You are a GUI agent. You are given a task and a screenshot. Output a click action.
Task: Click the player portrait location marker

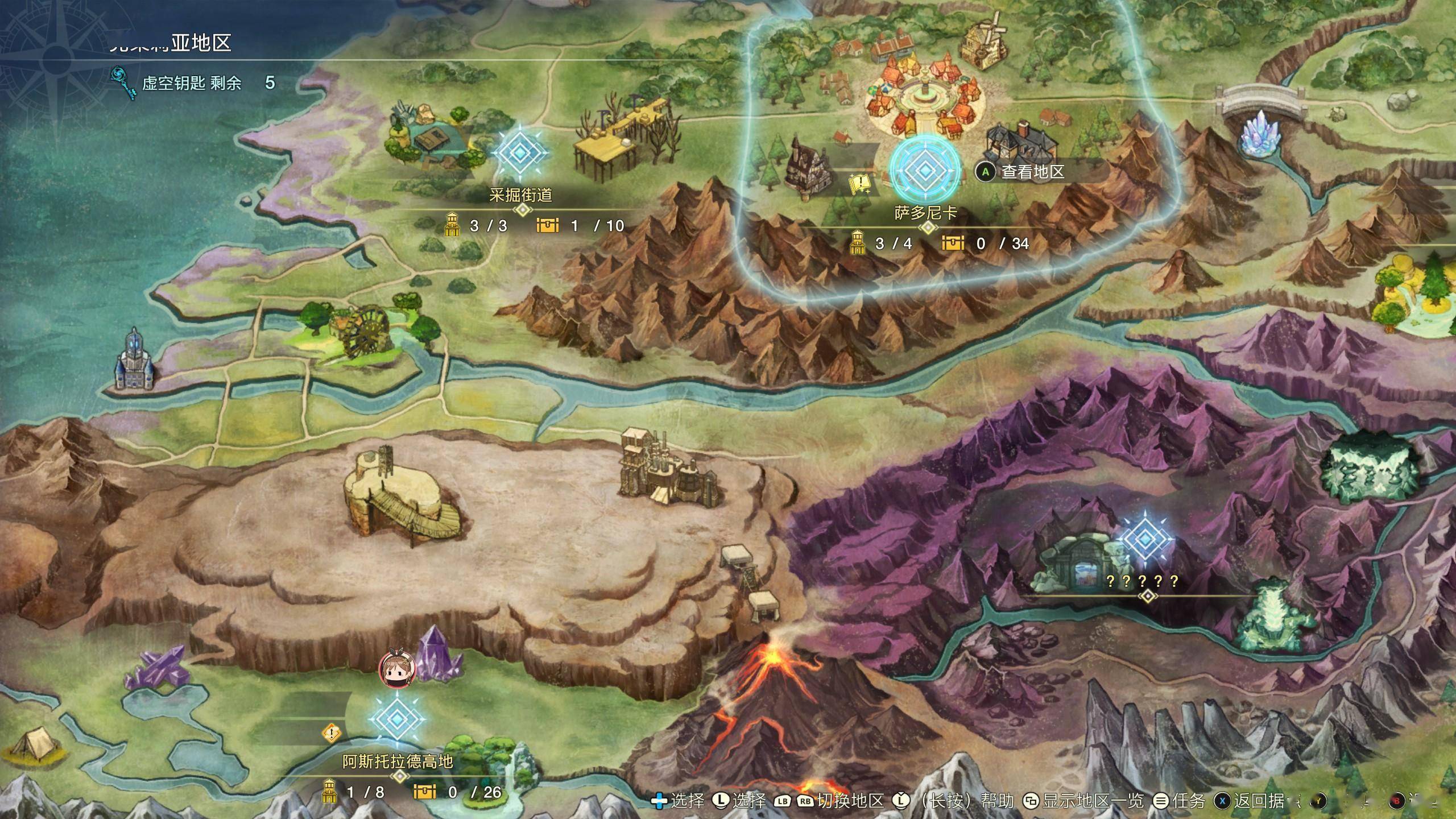[x=396, y=668]
